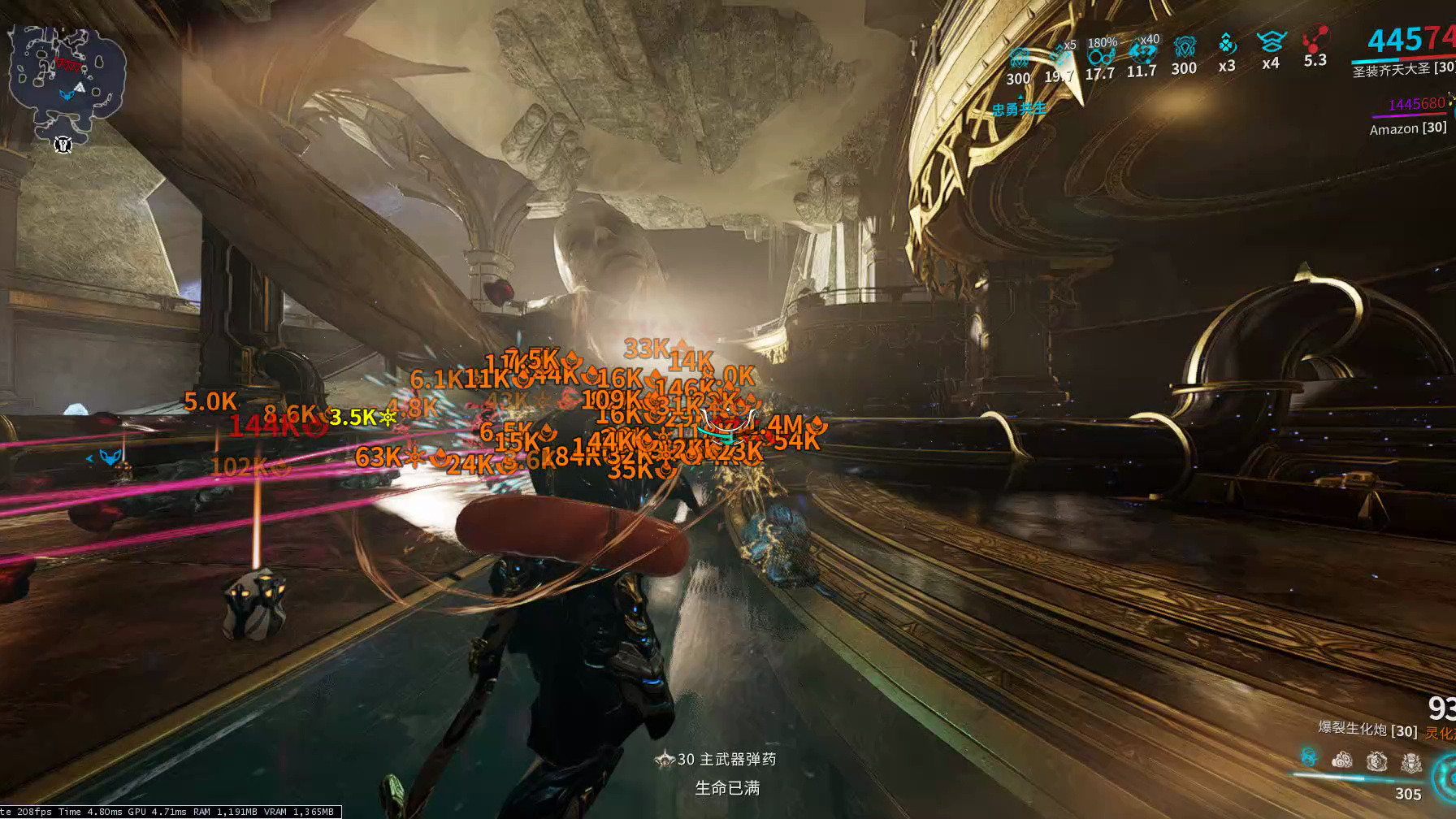The width and height of the screenshot is (1456, 819).
Task: Select squad member Amazon [30]
Action: [1407, 128]
